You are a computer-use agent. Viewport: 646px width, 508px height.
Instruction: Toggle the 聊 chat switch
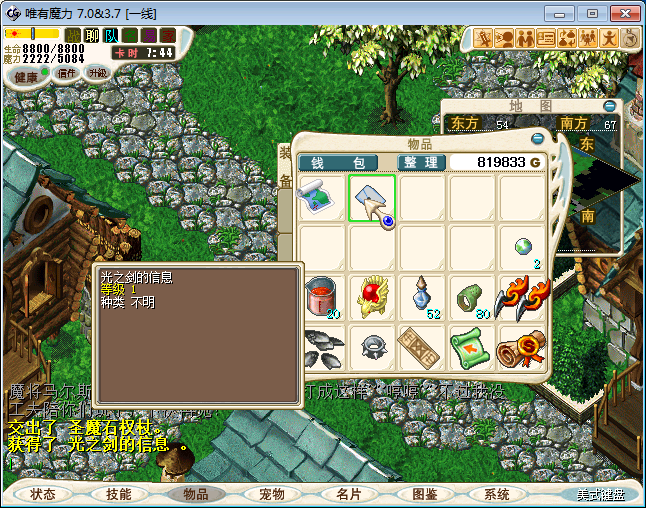click(92, 35)
